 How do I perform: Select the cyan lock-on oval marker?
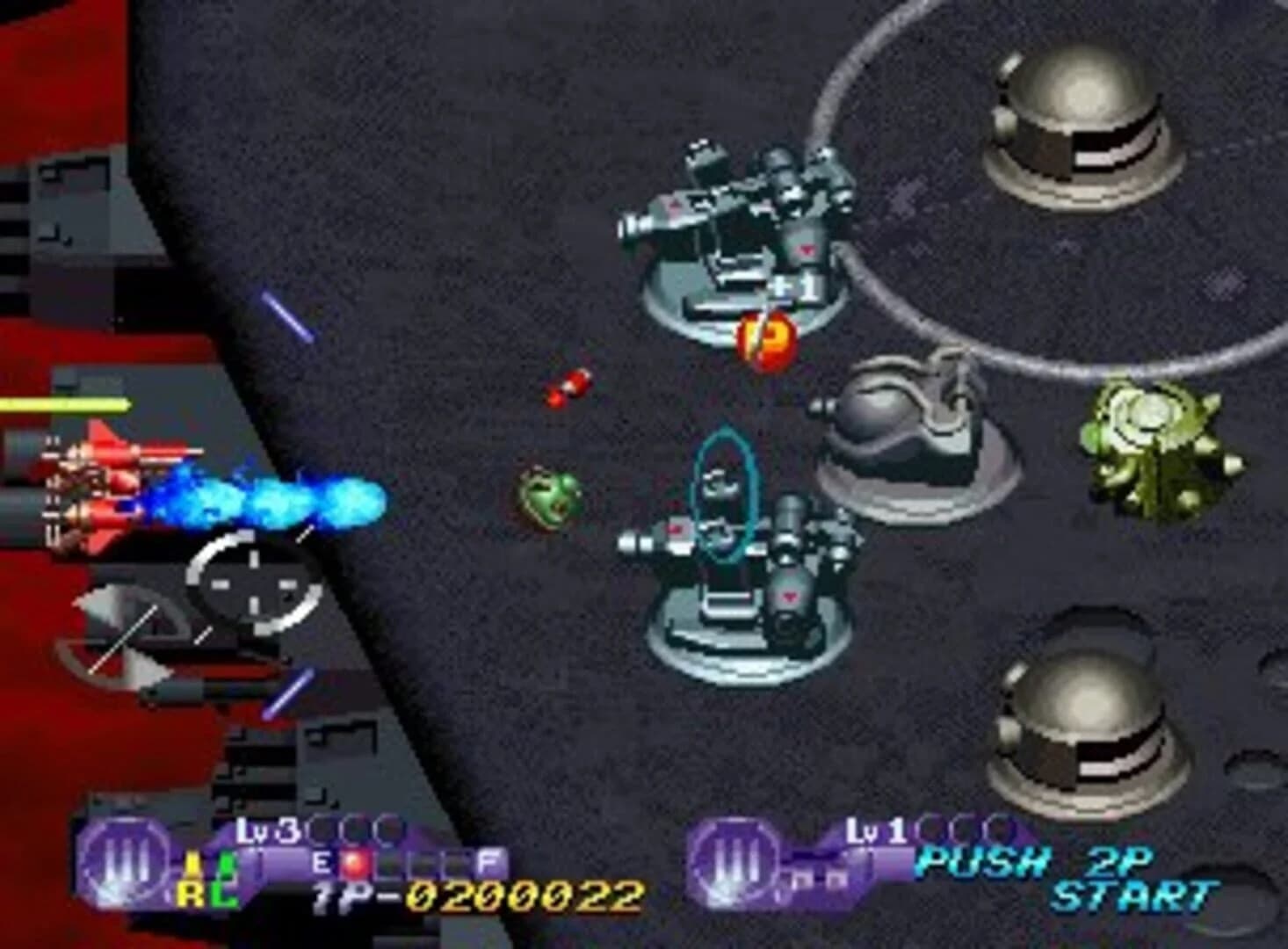[x=723, y=501]
